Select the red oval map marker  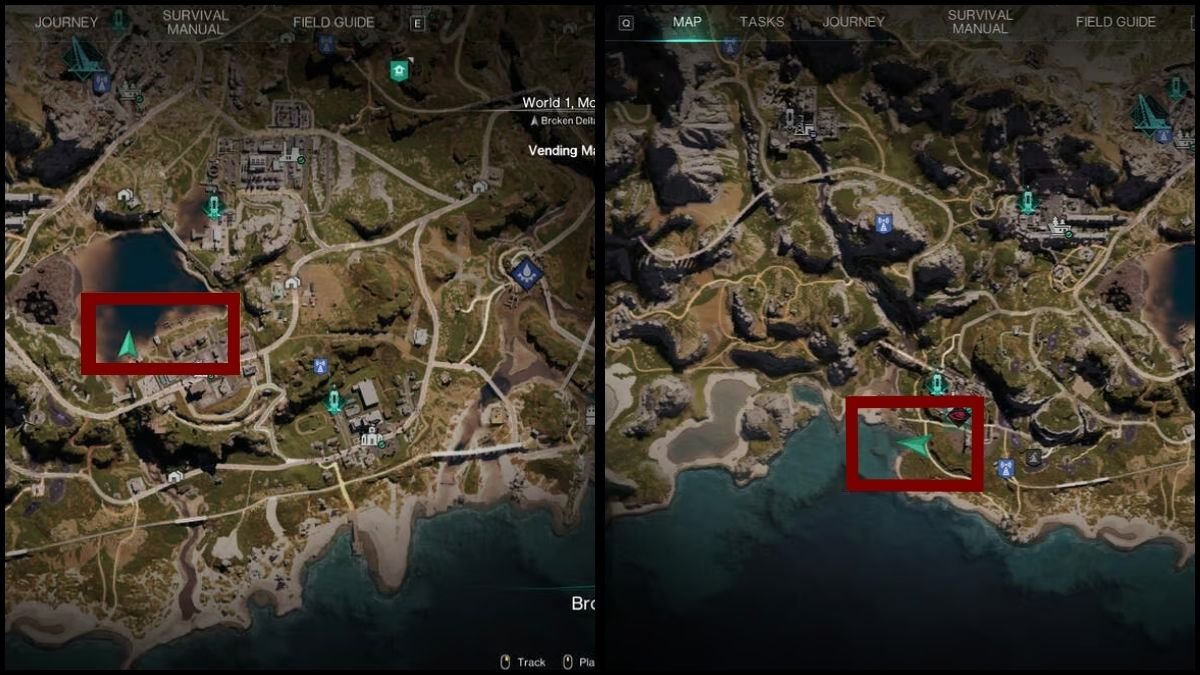pyautogui.click(x=957, y=414)
